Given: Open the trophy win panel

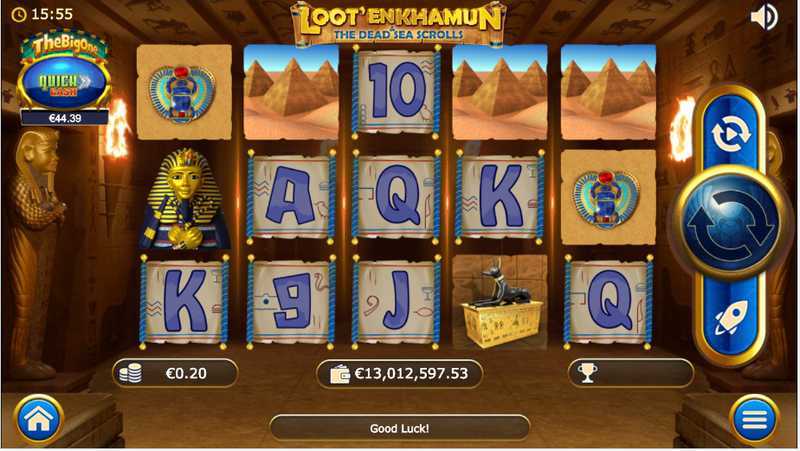Looking at the screenshot, I should click(x=630, y=374).
